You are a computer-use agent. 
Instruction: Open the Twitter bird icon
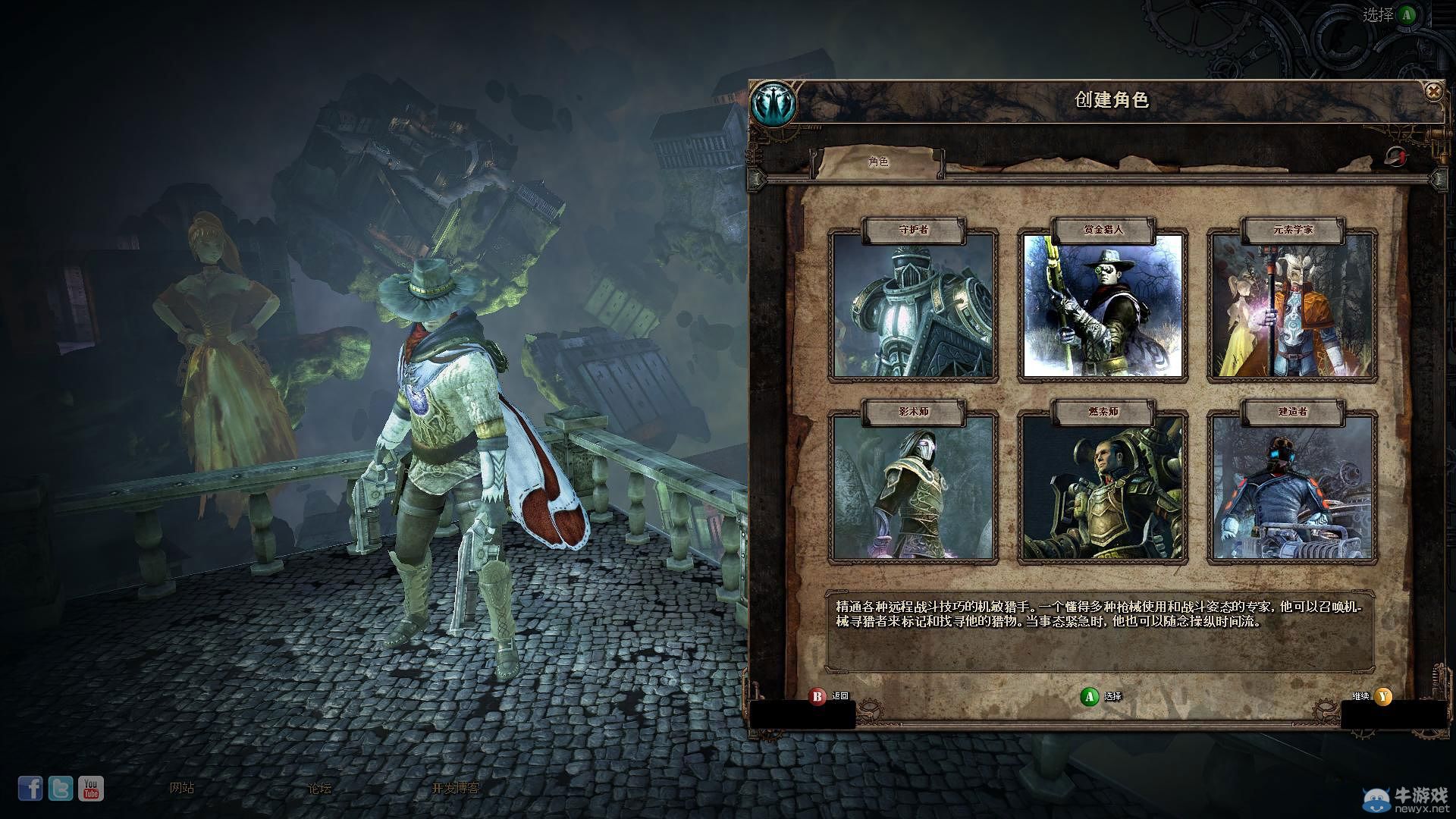click(x=61, y=789)
